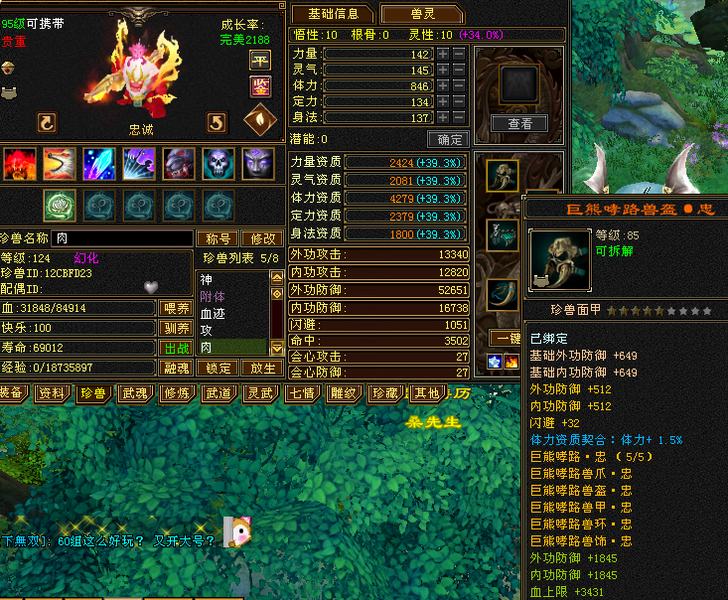Confirm attribute points with 确定
This screenshot has height=600, width=728.
click(x=447, y=139)
